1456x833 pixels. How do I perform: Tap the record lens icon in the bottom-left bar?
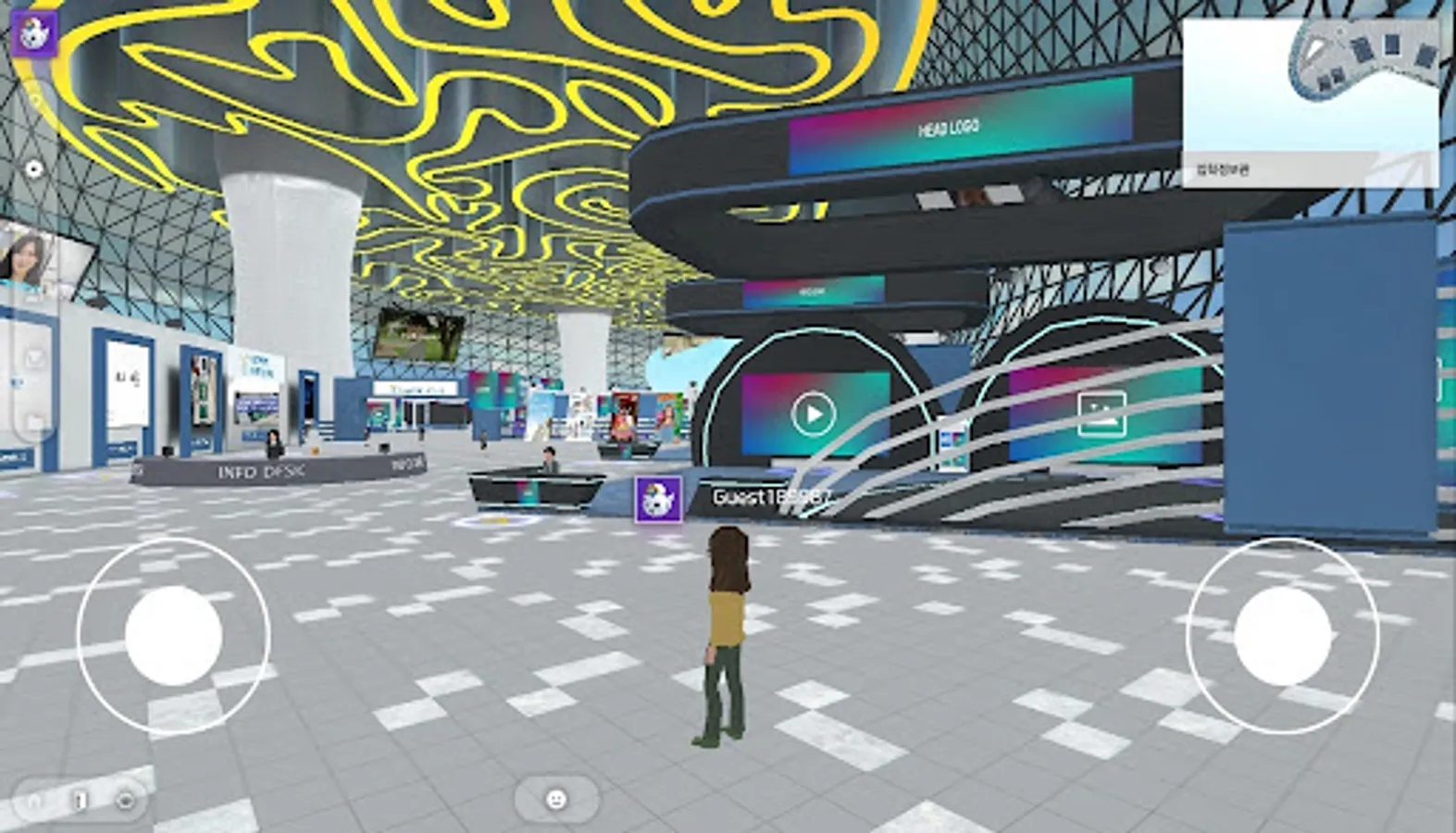coord(126,800)
